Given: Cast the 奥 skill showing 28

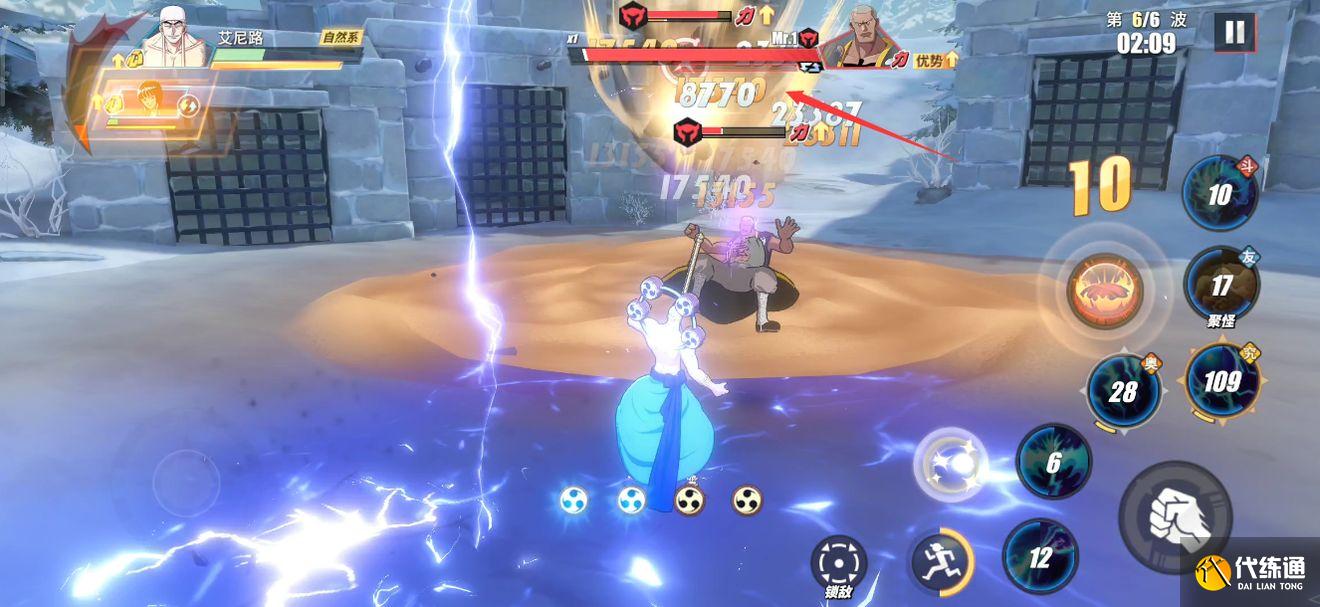Looking at the screenshot, I should (1123, 391).
